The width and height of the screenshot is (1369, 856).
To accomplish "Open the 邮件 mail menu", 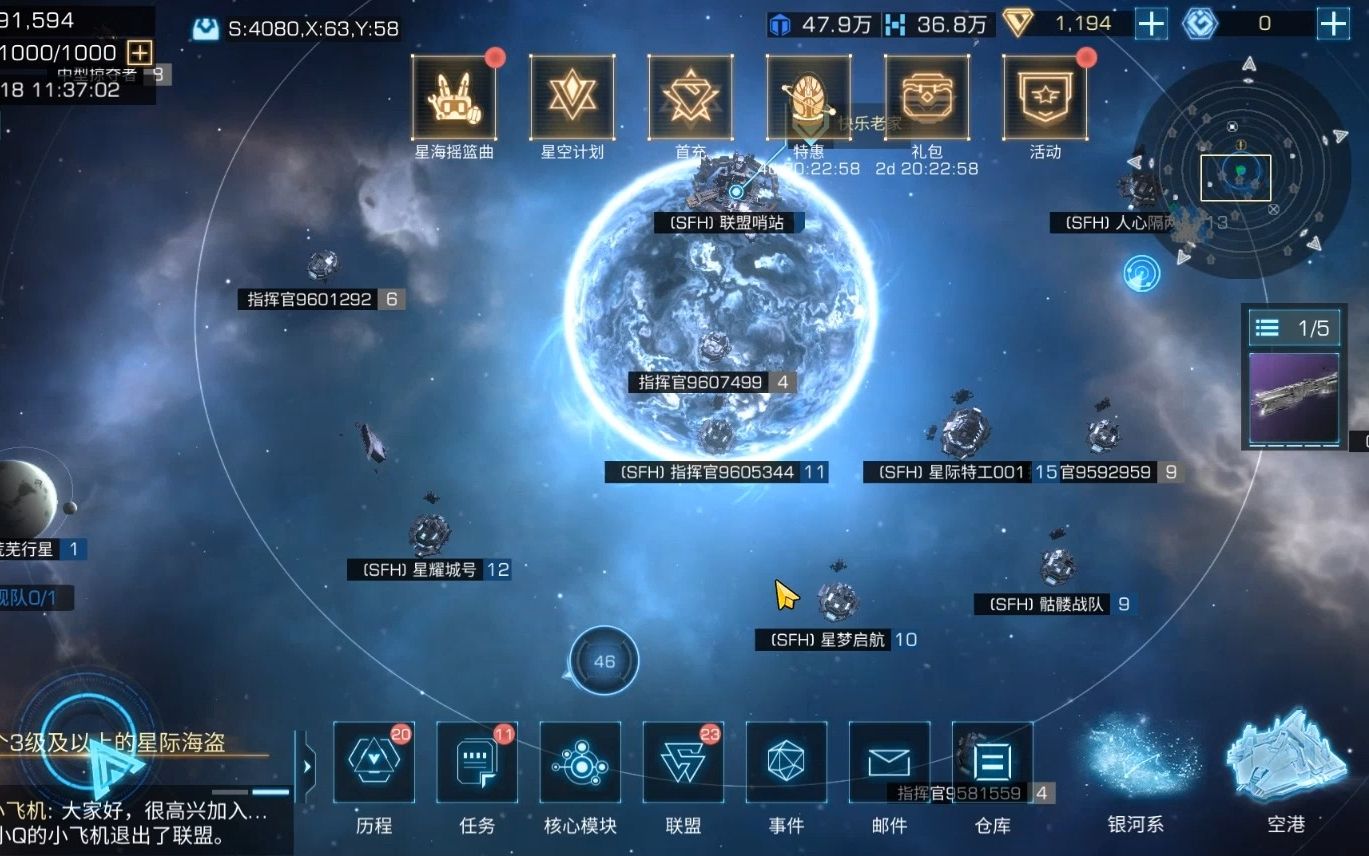I will 889,764.
